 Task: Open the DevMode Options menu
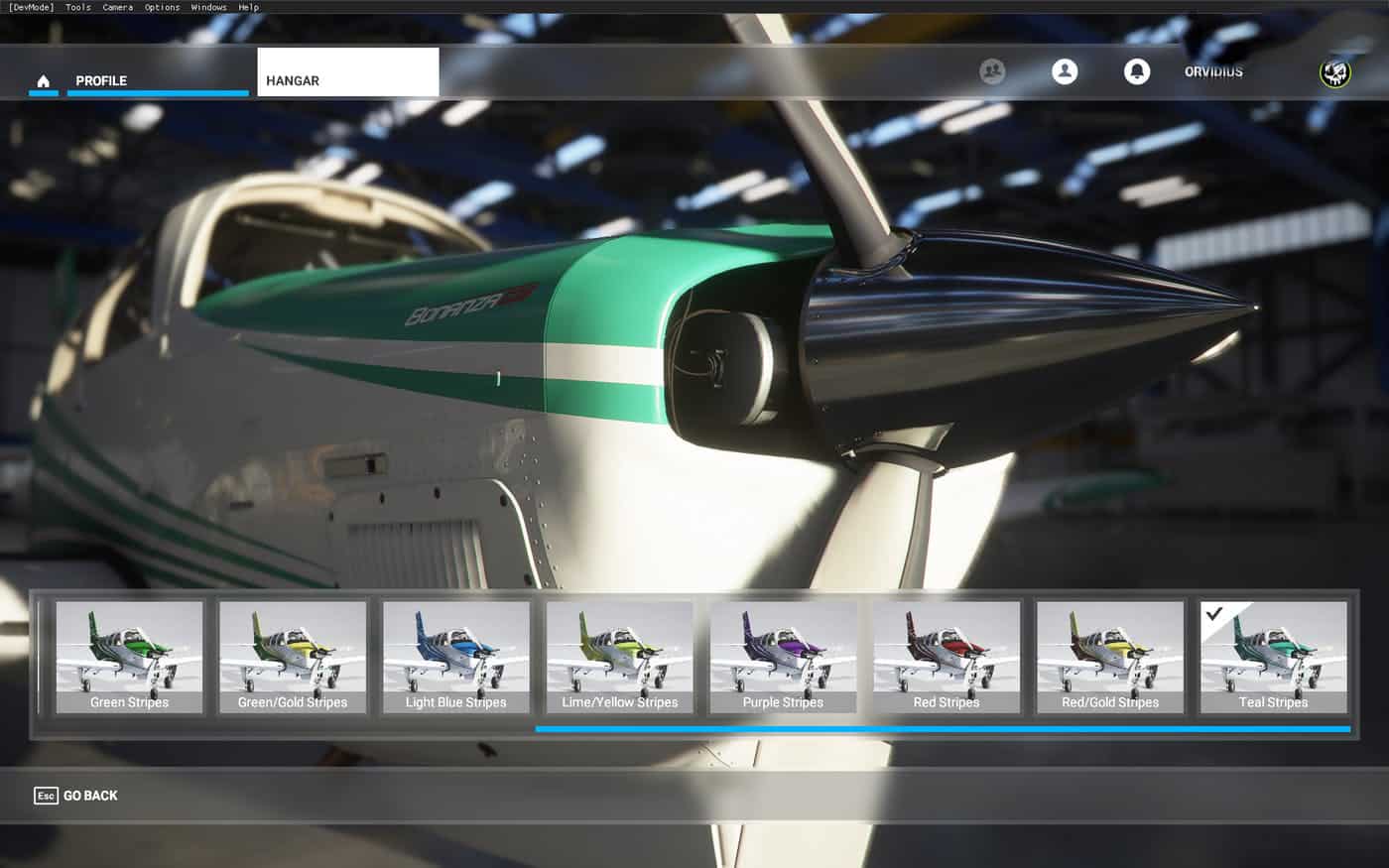(162, 7)
